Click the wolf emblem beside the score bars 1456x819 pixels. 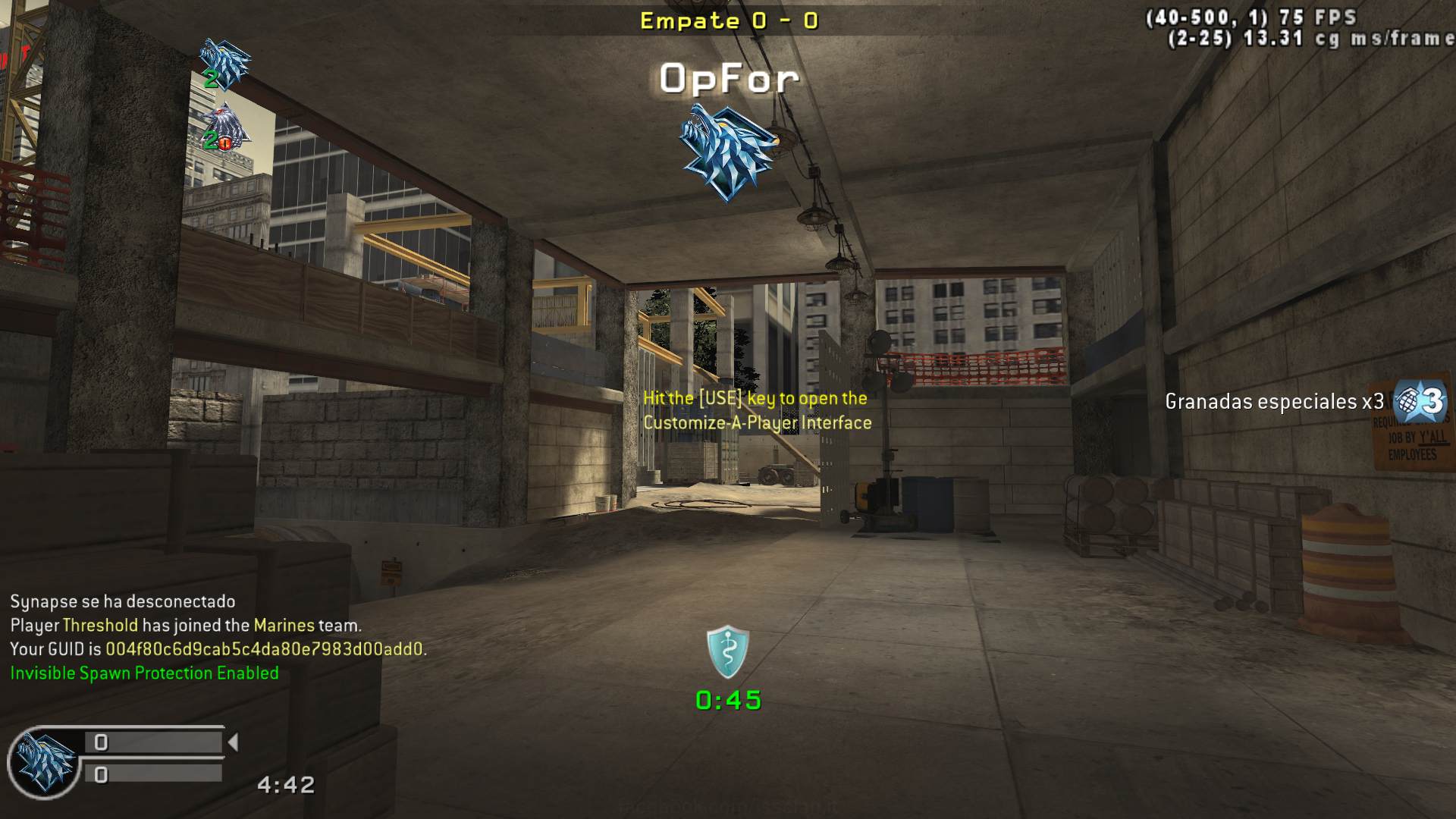[45, 762]
